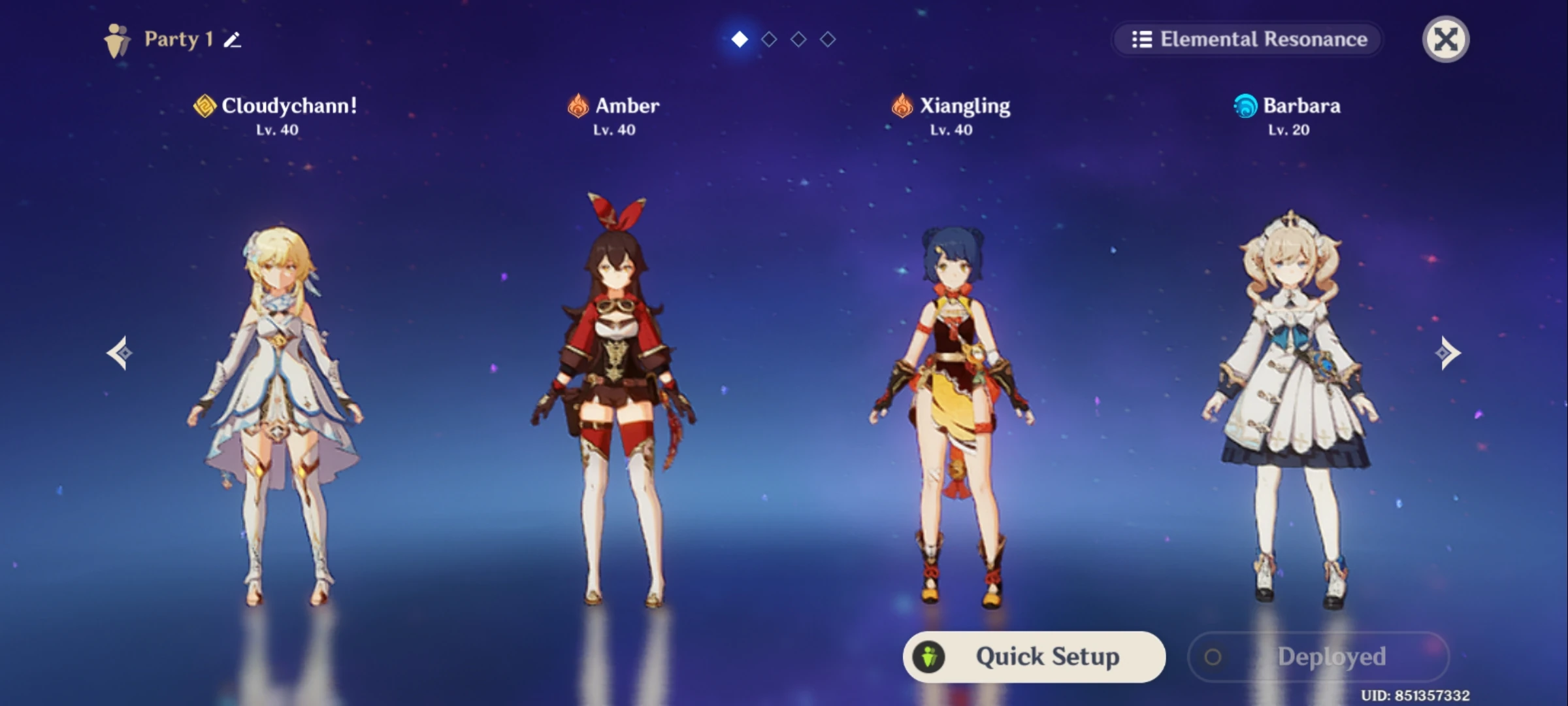Click the Elemental Resonance list icon
This screenshot has height=706, width=1568.
[1141, 39]
